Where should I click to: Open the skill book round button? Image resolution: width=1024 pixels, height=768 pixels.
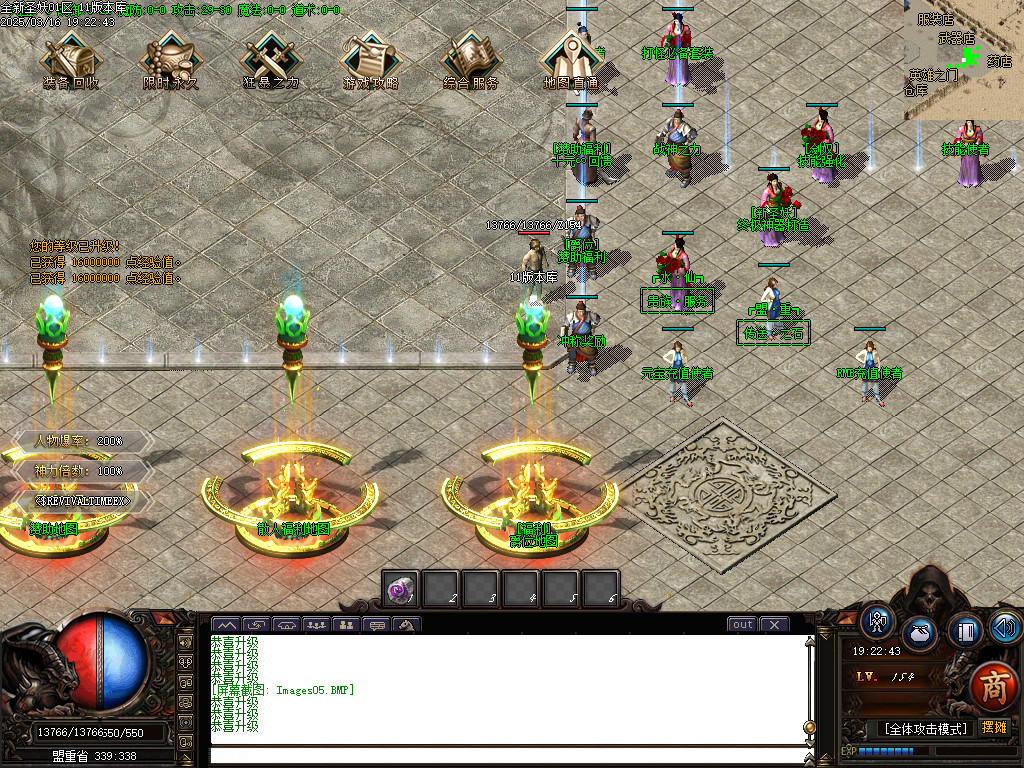[965, 630]
